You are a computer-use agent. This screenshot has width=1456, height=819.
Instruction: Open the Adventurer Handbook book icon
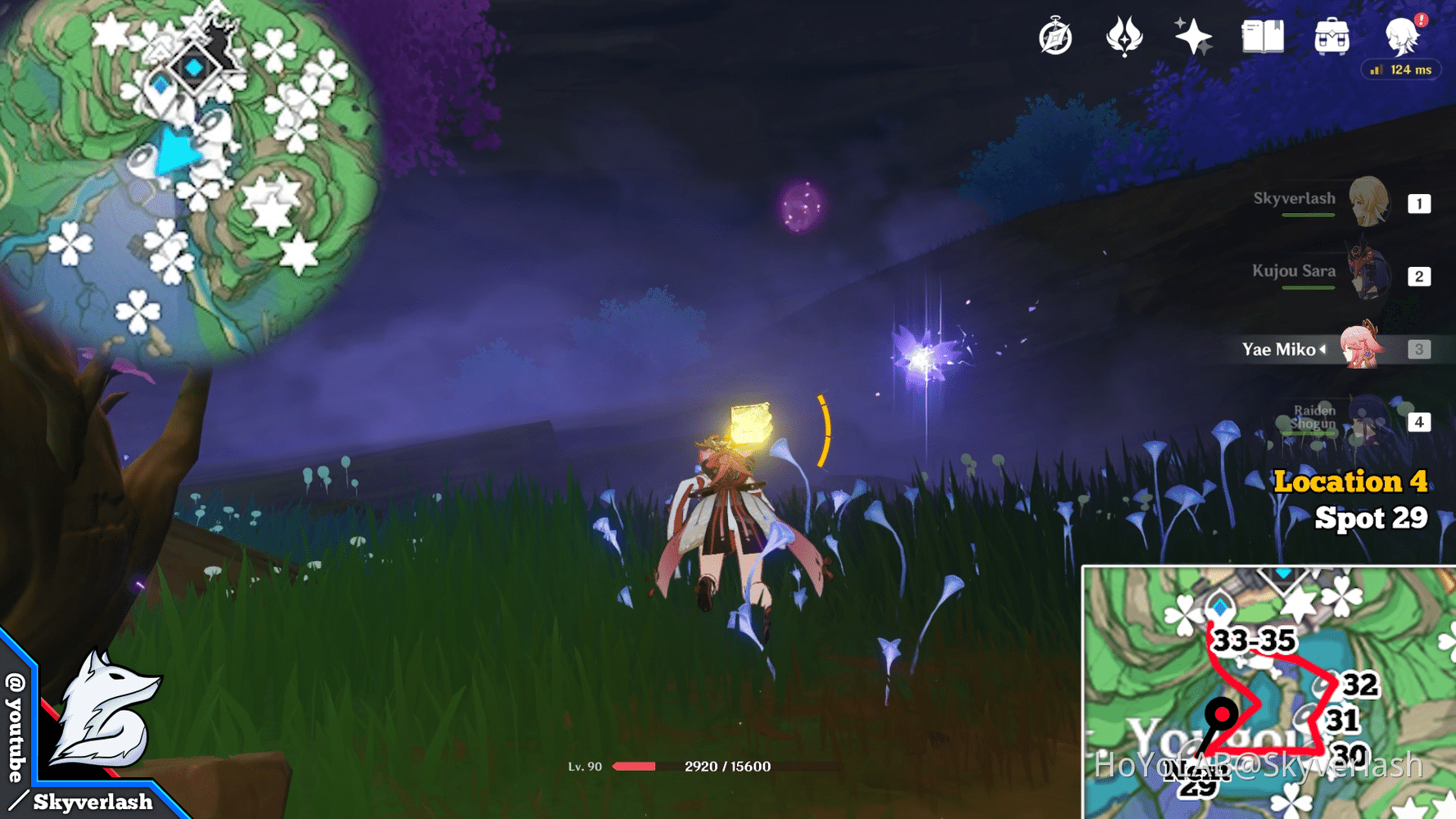[1261, 36]
